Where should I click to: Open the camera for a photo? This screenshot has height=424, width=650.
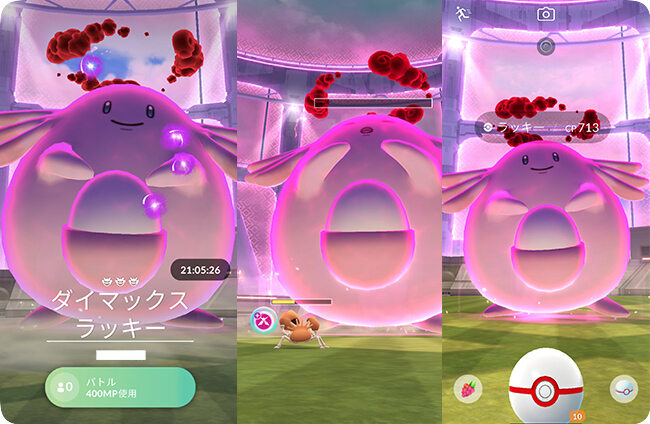tap(545, 14)
